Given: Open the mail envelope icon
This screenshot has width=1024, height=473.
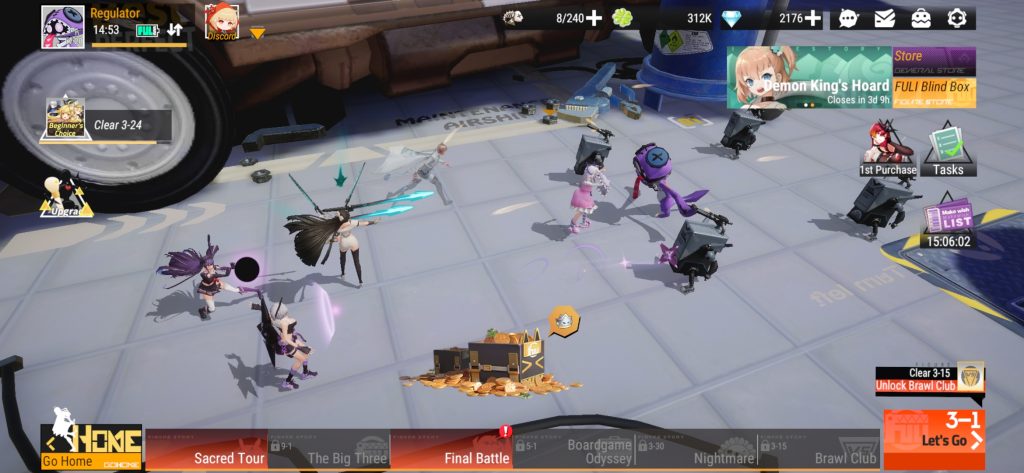Looking at the screenshot, I should [885, 18].
